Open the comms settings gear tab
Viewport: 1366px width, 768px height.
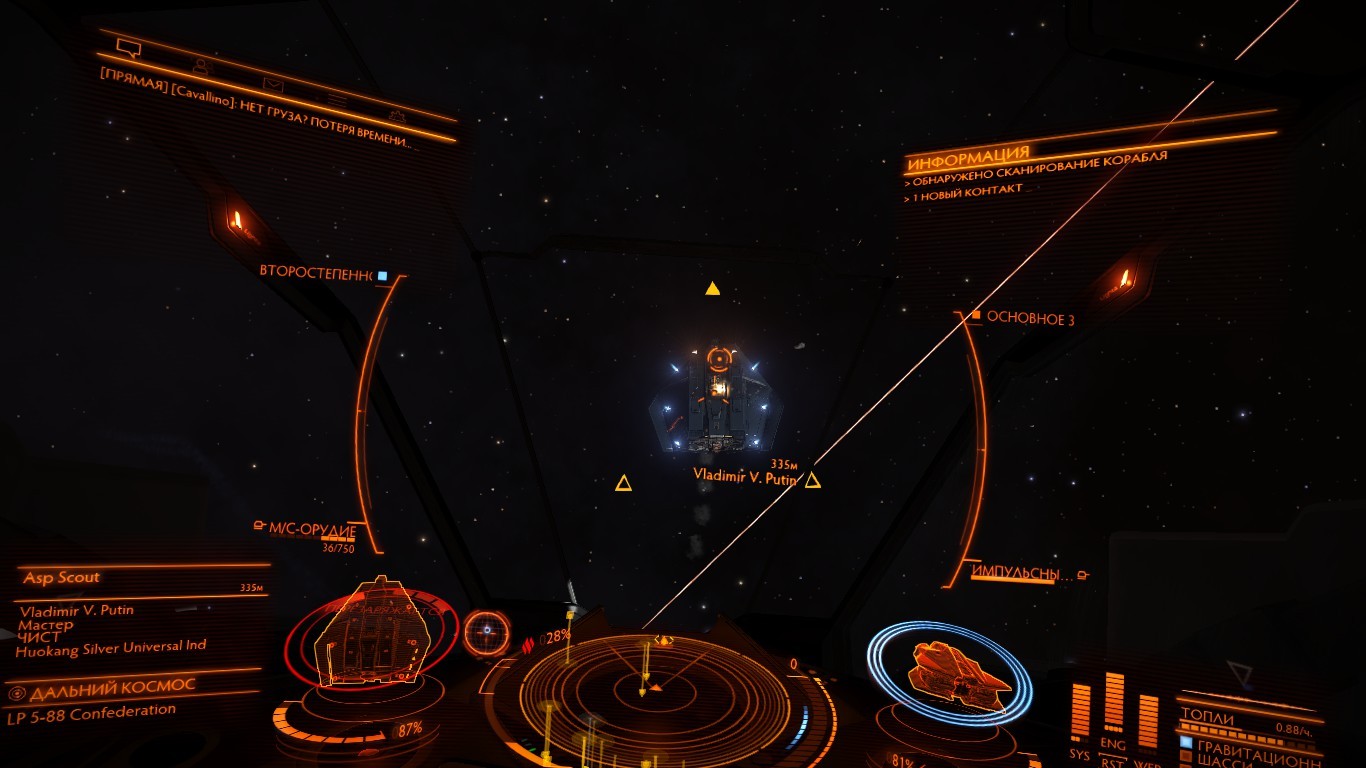[x=397, y=115]
